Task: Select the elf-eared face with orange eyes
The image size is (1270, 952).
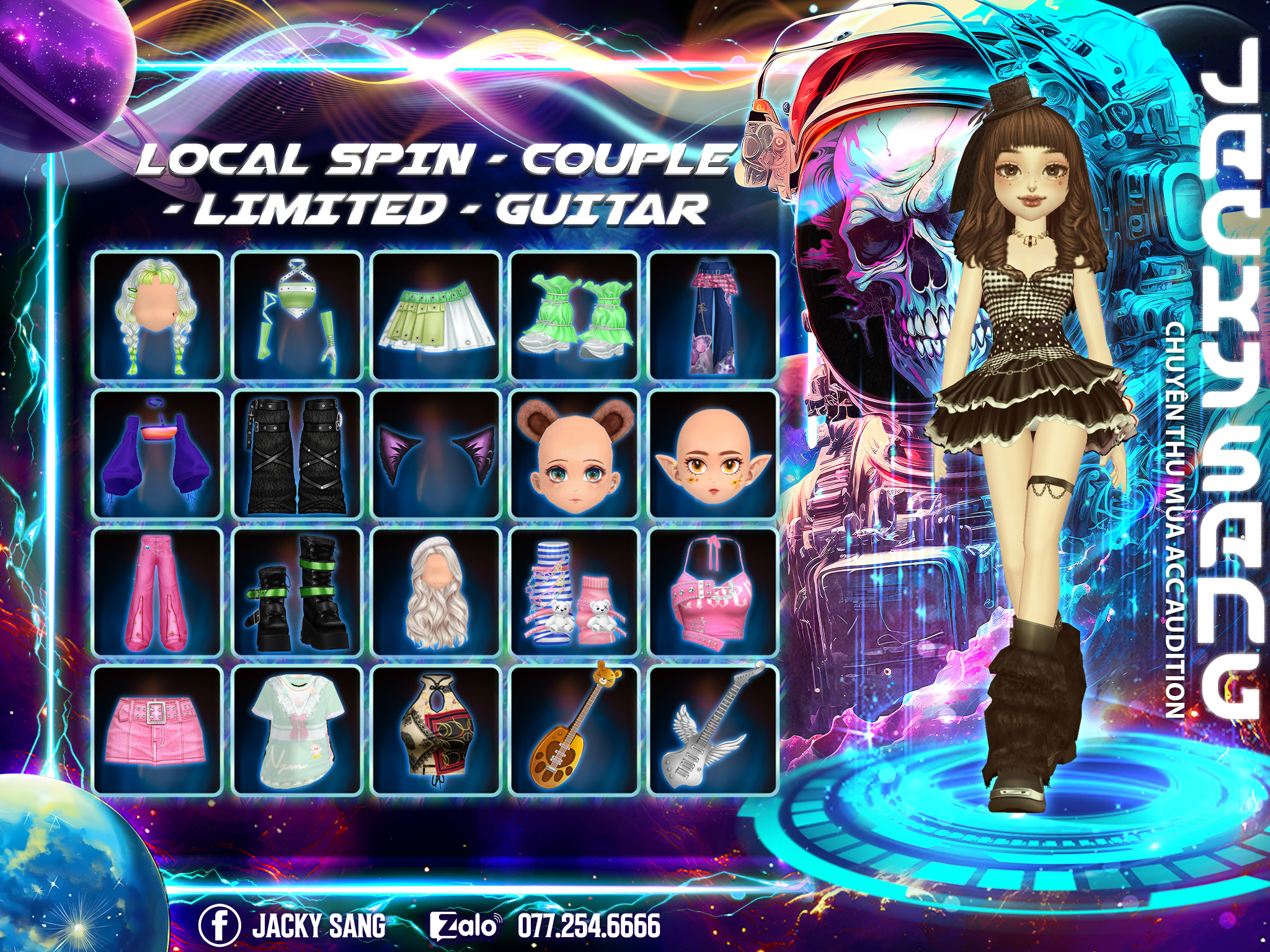Action: click(x=714, y=454)
